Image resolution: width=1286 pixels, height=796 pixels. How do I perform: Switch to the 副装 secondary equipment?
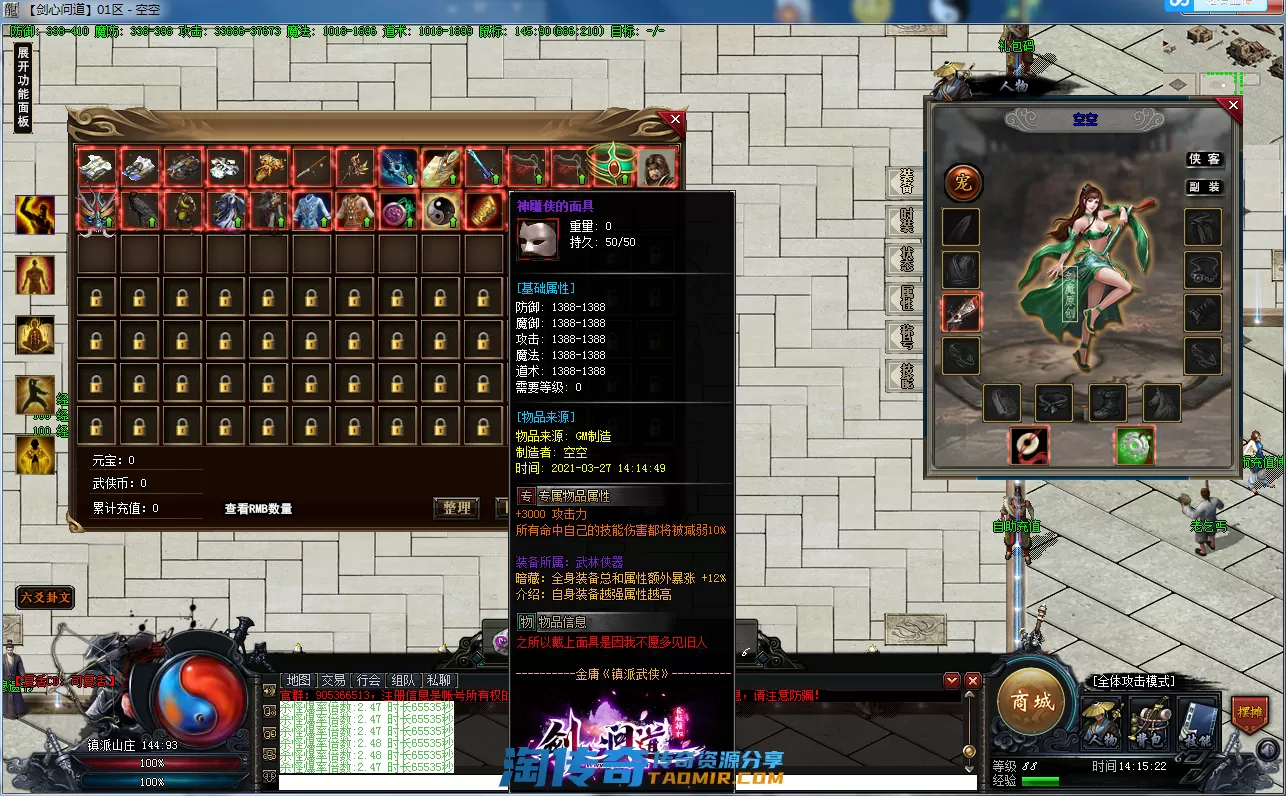[1204, 187]
